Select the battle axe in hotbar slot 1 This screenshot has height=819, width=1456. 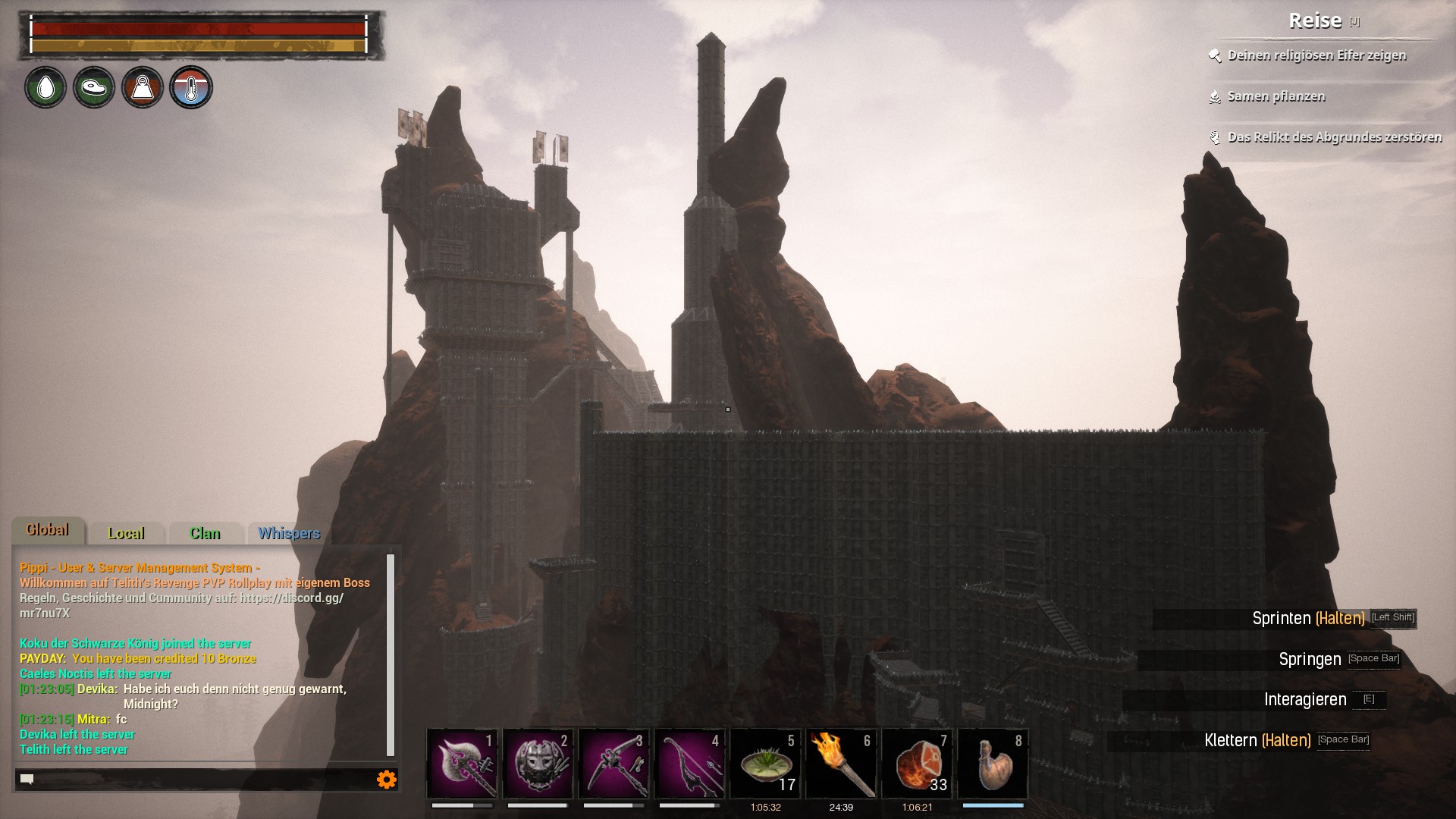[462, 764]
